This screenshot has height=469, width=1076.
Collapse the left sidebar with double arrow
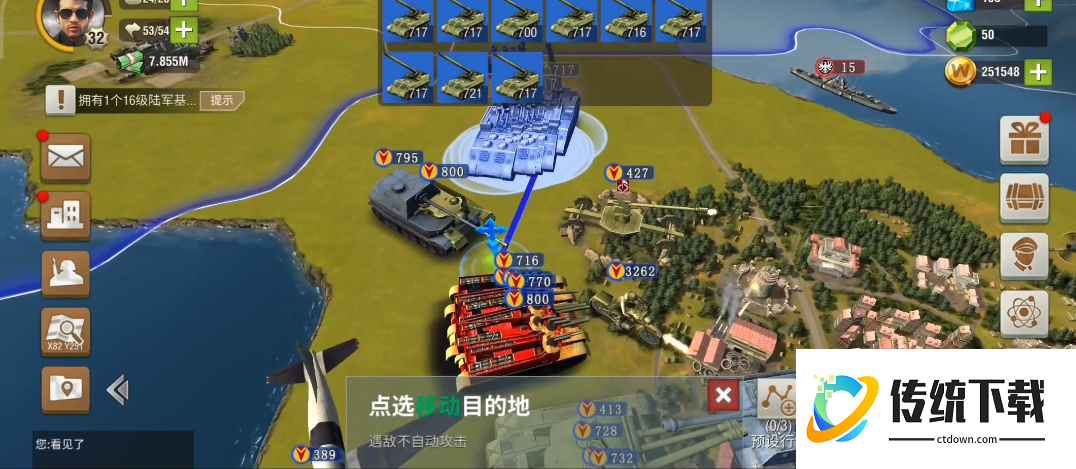[x=118, y=389]
